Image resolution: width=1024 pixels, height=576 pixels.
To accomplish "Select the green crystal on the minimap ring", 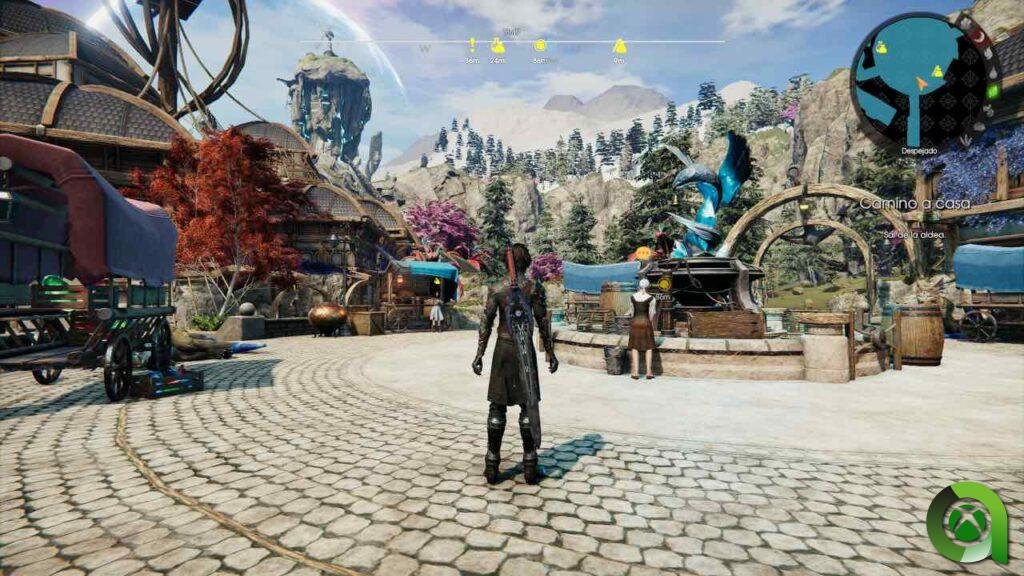I will [991, 93].
